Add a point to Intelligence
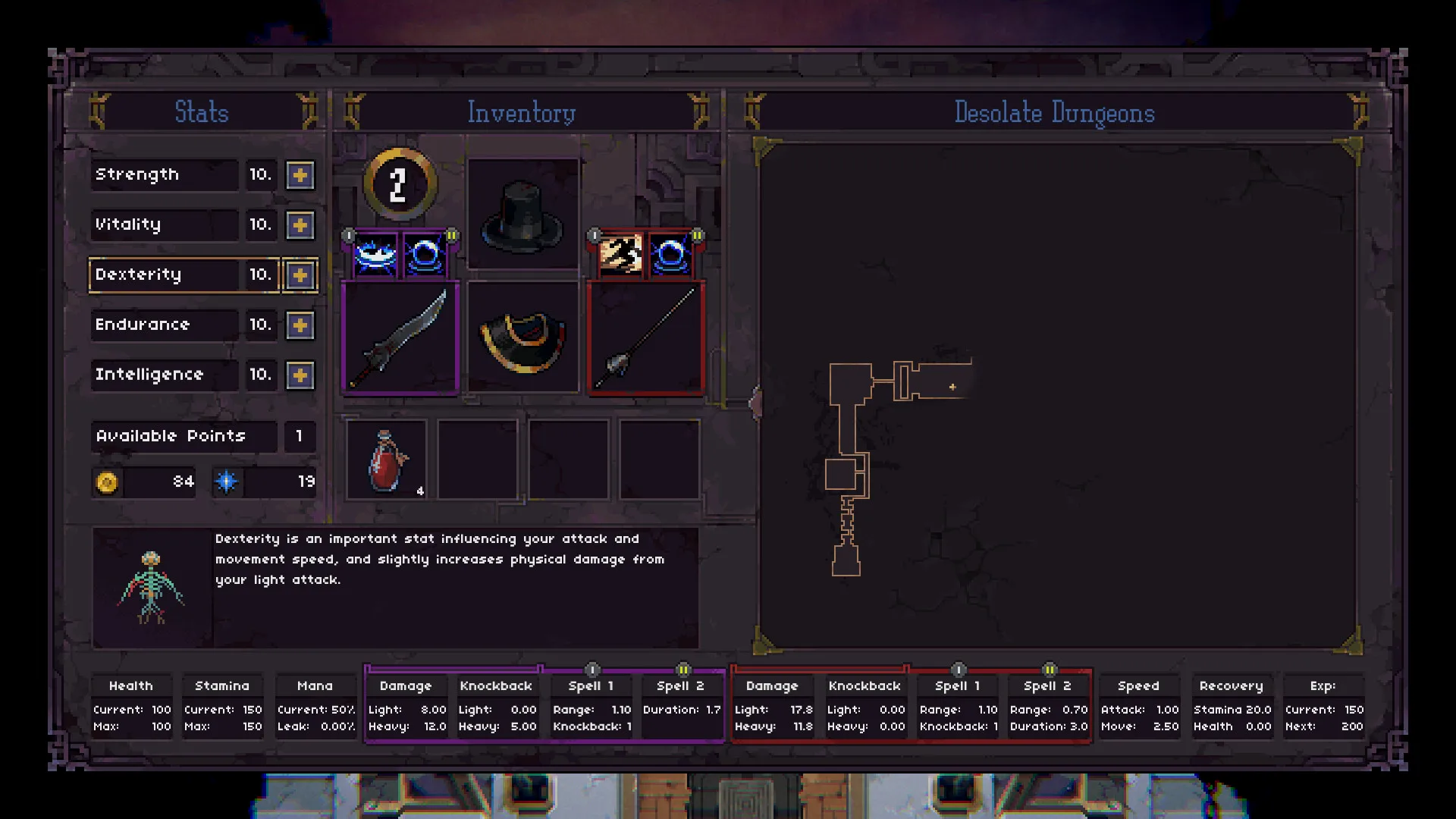Image resolution: width=1456 pixels, height=819 pixels. click(300, 375)
